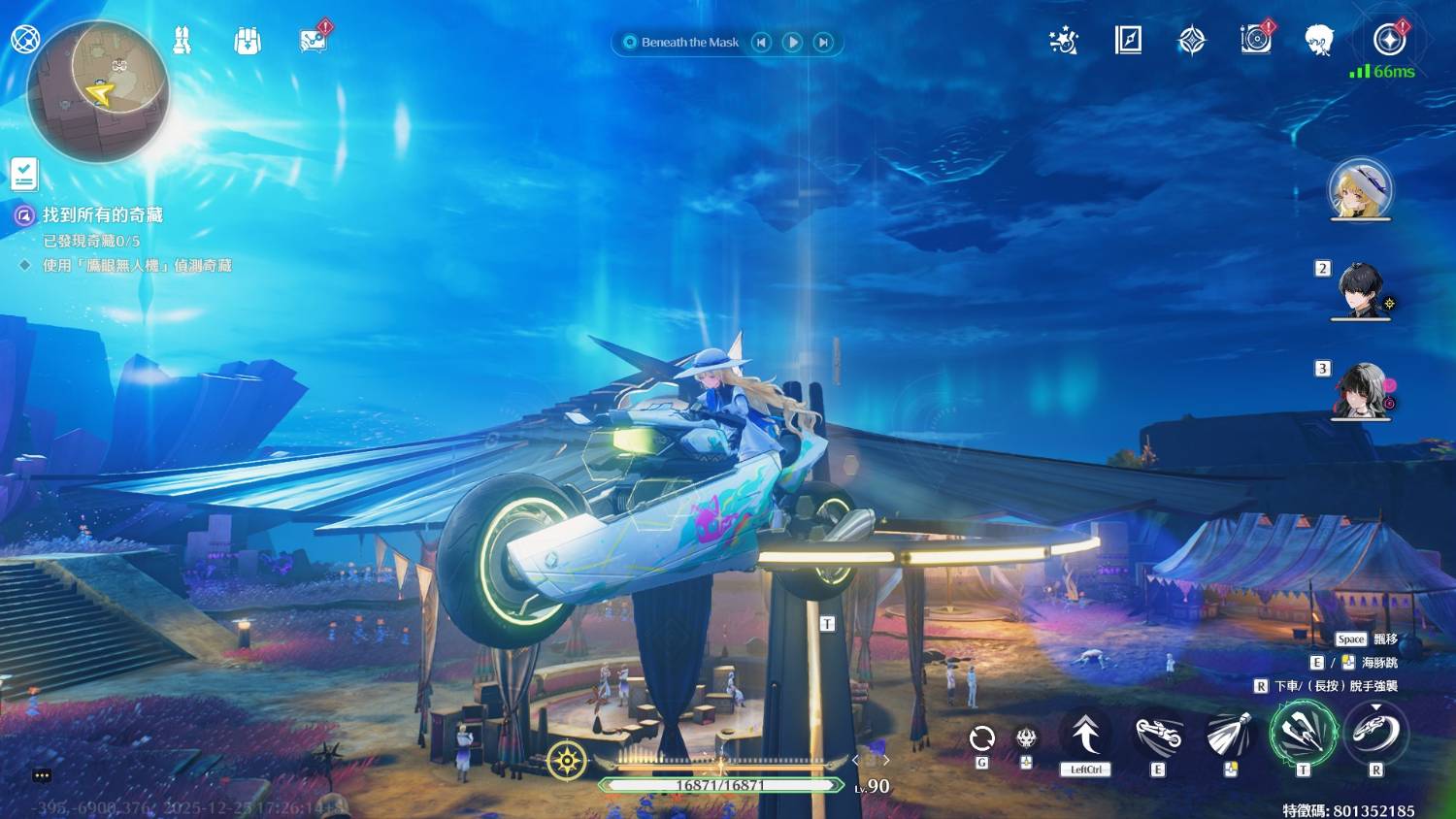
Task: Switch to the gray-haired party member
Action: [1361, 390]
